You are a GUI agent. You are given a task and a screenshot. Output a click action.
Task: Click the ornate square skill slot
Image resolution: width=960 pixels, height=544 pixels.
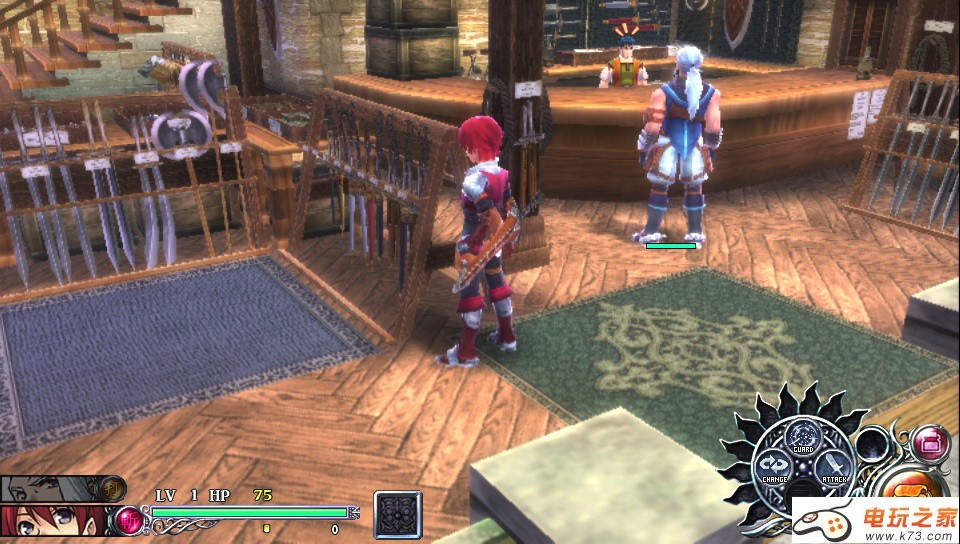tap(398, 515)
